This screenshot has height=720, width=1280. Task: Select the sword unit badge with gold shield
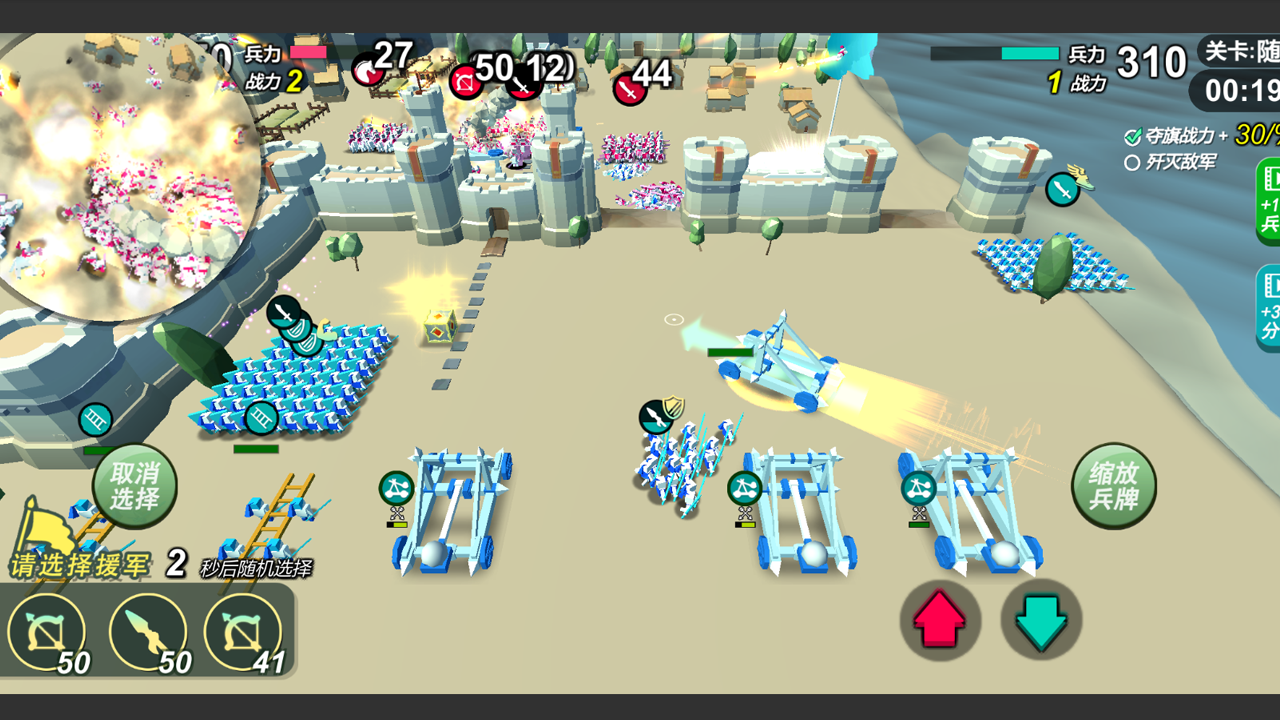657,416
